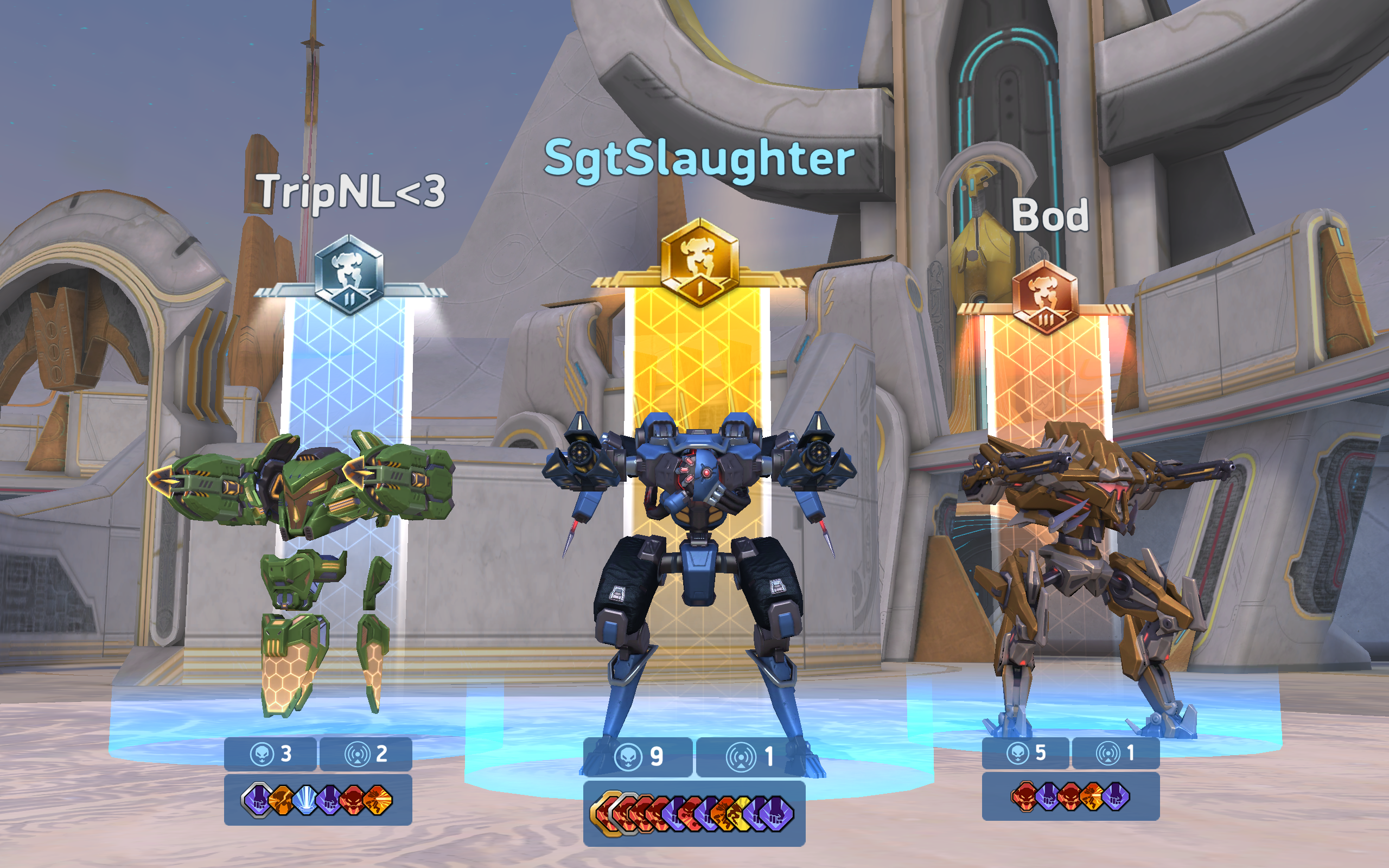The image size is (1389, 868).
Task: Select the silver second-place rank badge
Action: point(349,275)
